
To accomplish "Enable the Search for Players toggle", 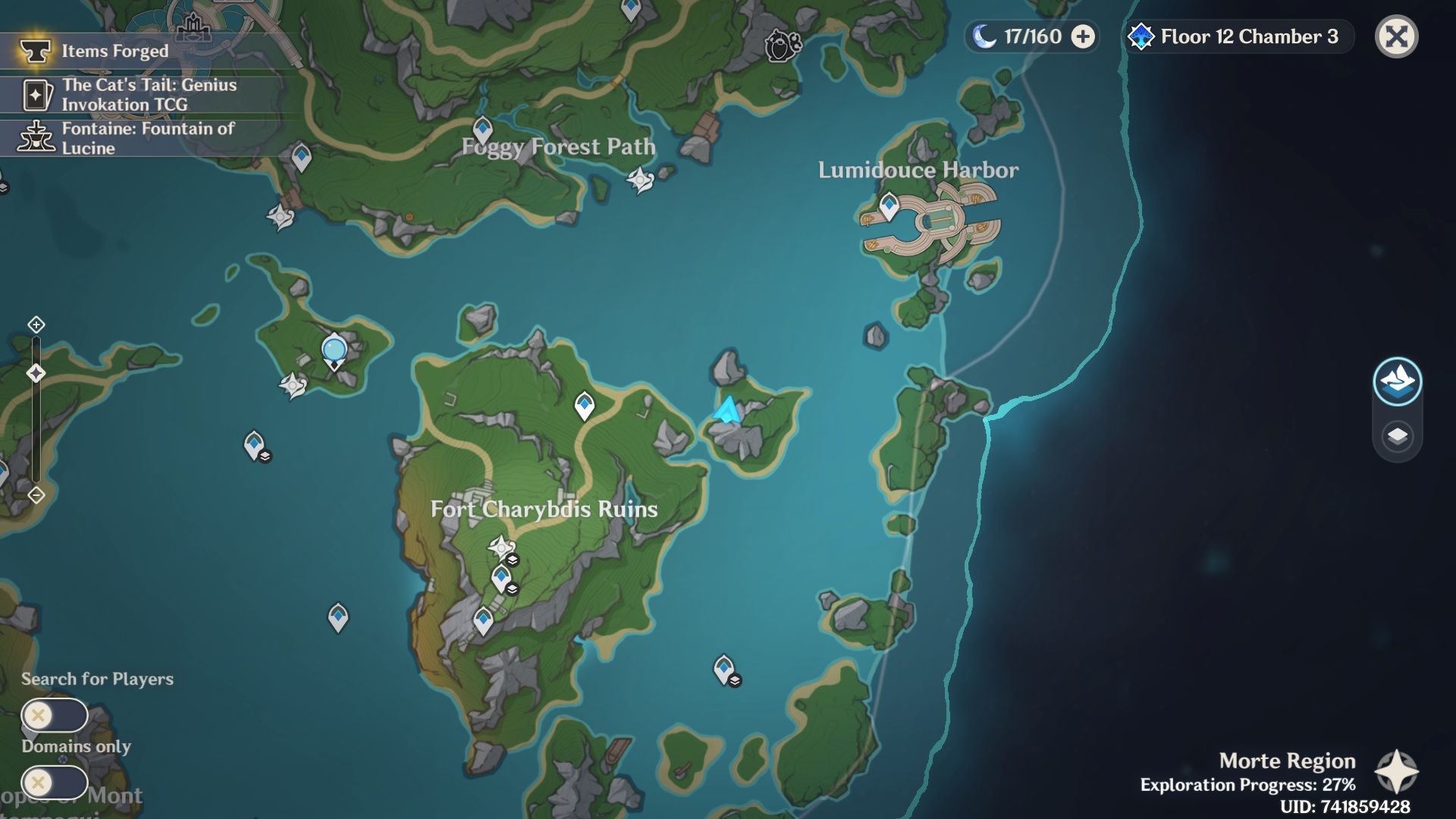I will pos(55,714).
